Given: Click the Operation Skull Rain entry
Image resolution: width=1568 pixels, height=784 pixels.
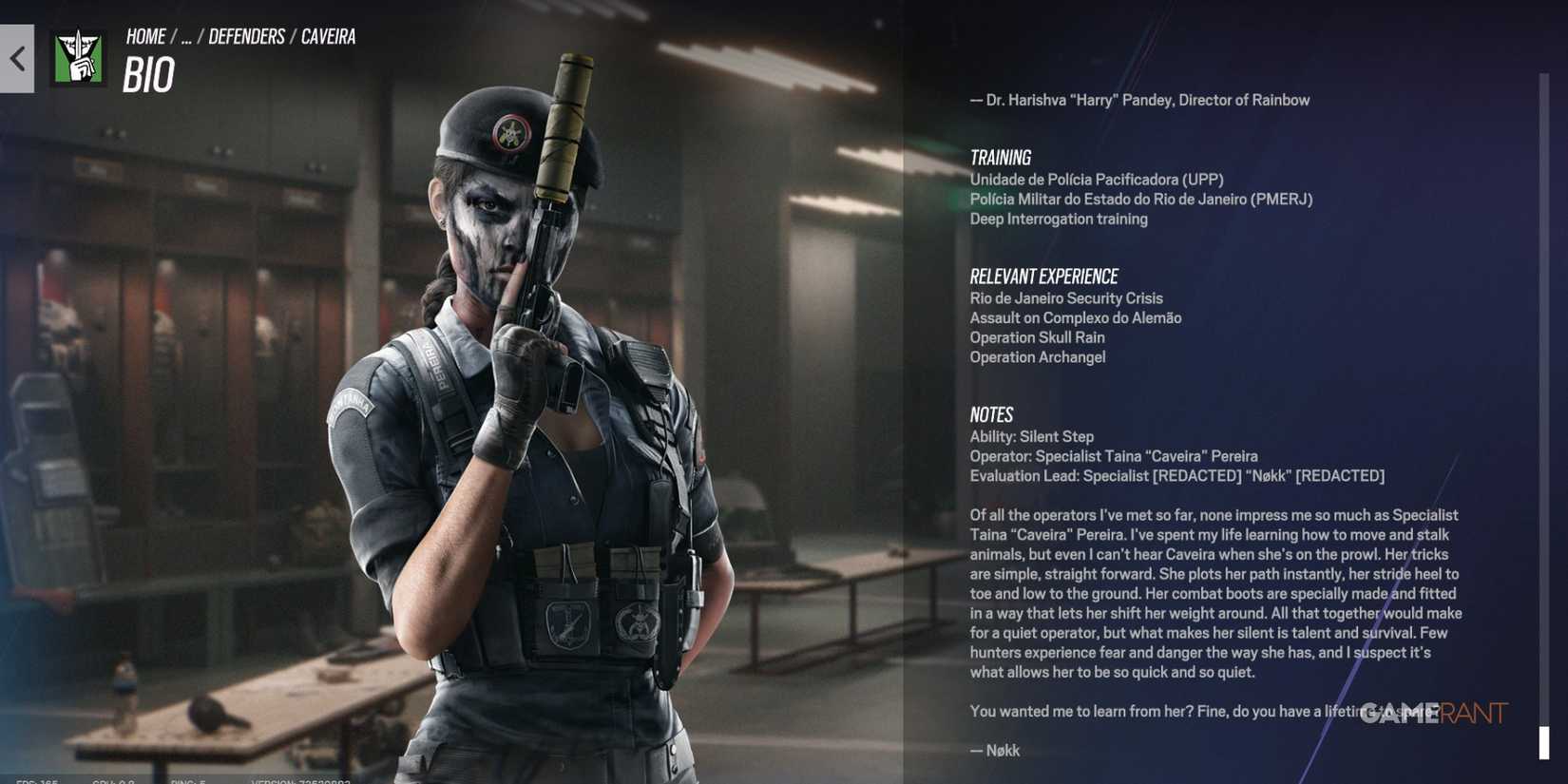Looking at the screenshot, I should (x=1036, y=337).
